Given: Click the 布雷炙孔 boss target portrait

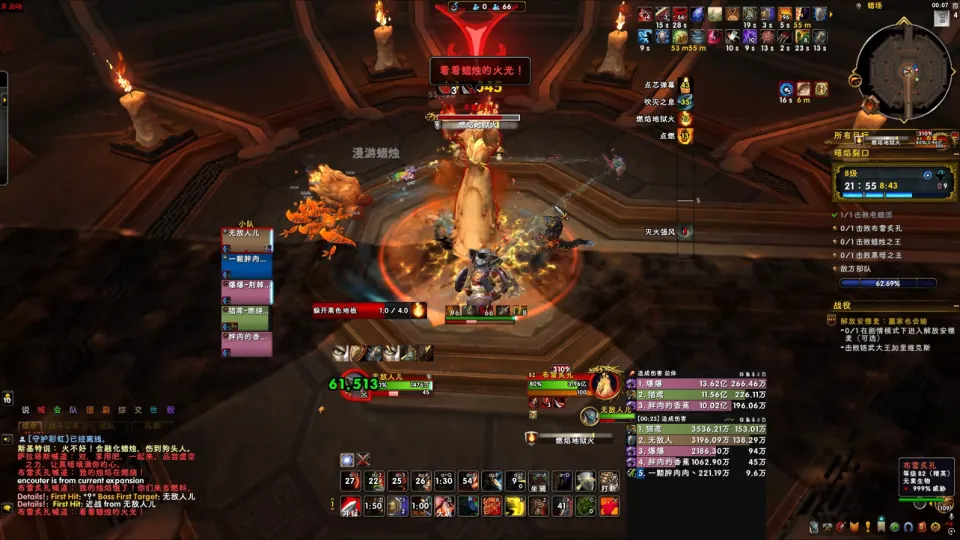Looking at the screenshot, I should tap(603, 384).
